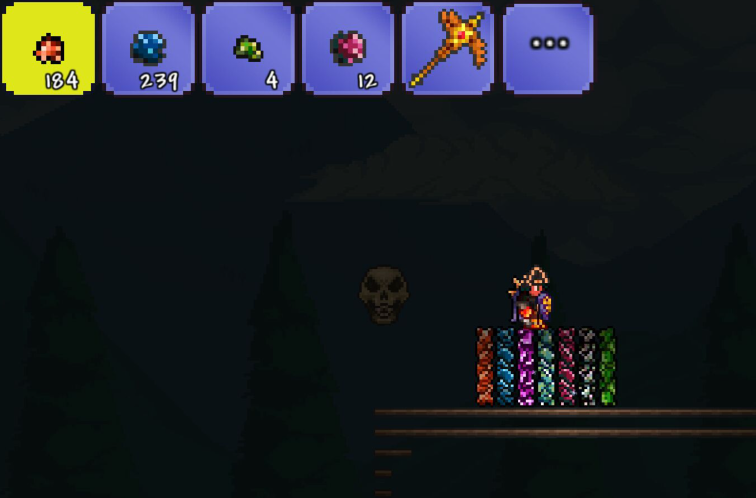Open inventory with the three-dots button
Viewport: 756px width, 498px height.
(548, 46)
